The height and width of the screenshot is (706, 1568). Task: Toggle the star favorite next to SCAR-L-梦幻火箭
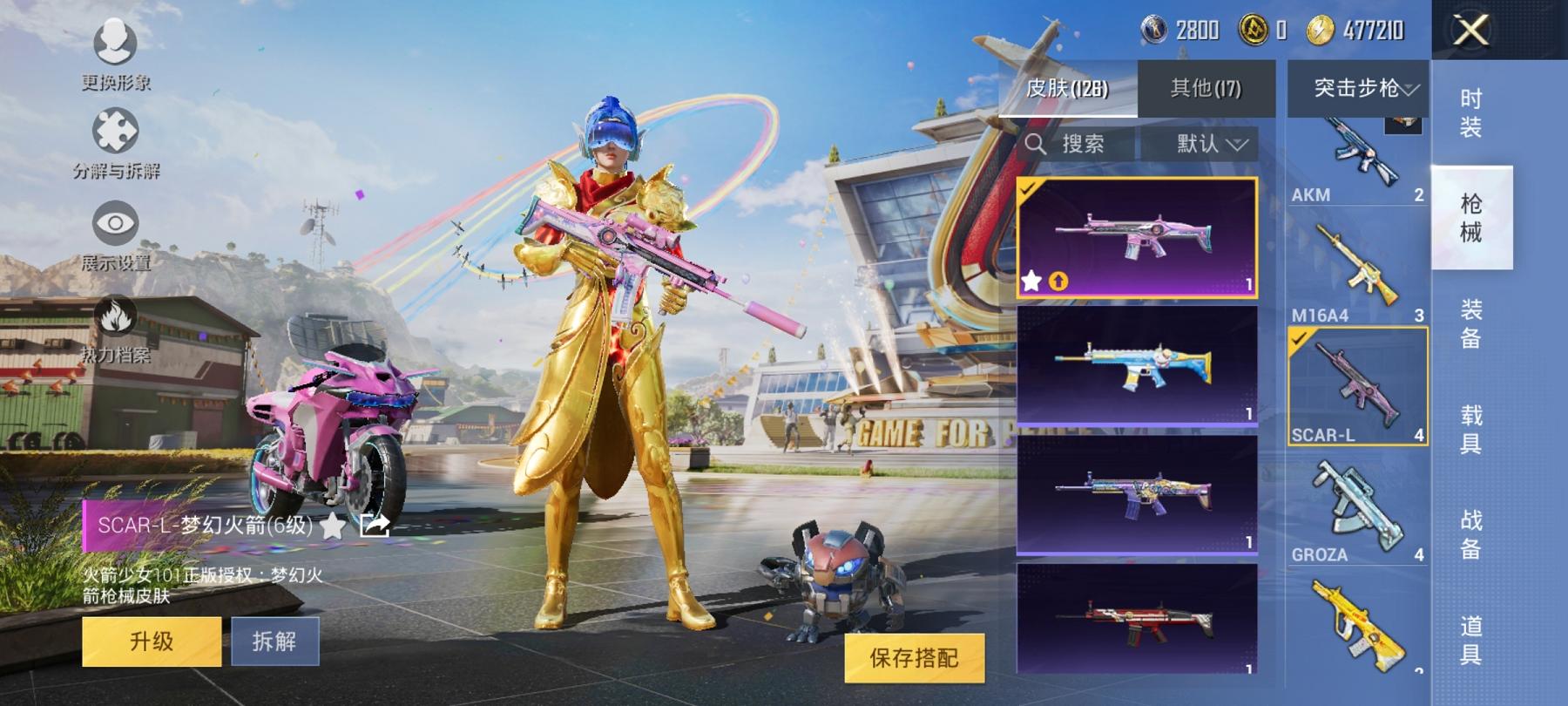point(334,526)
